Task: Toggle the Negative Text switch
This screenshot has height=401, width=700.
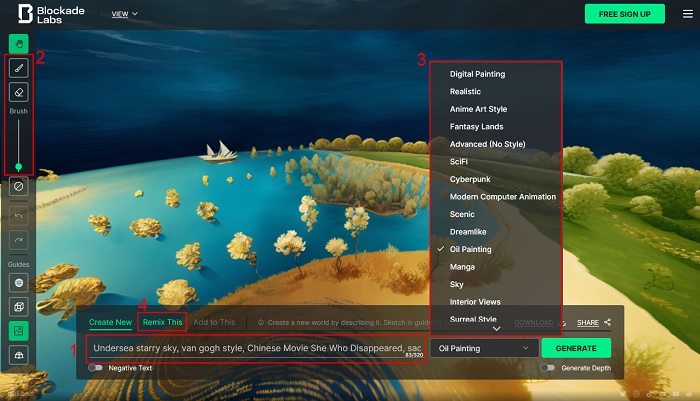Action: (x=96, y=368)
